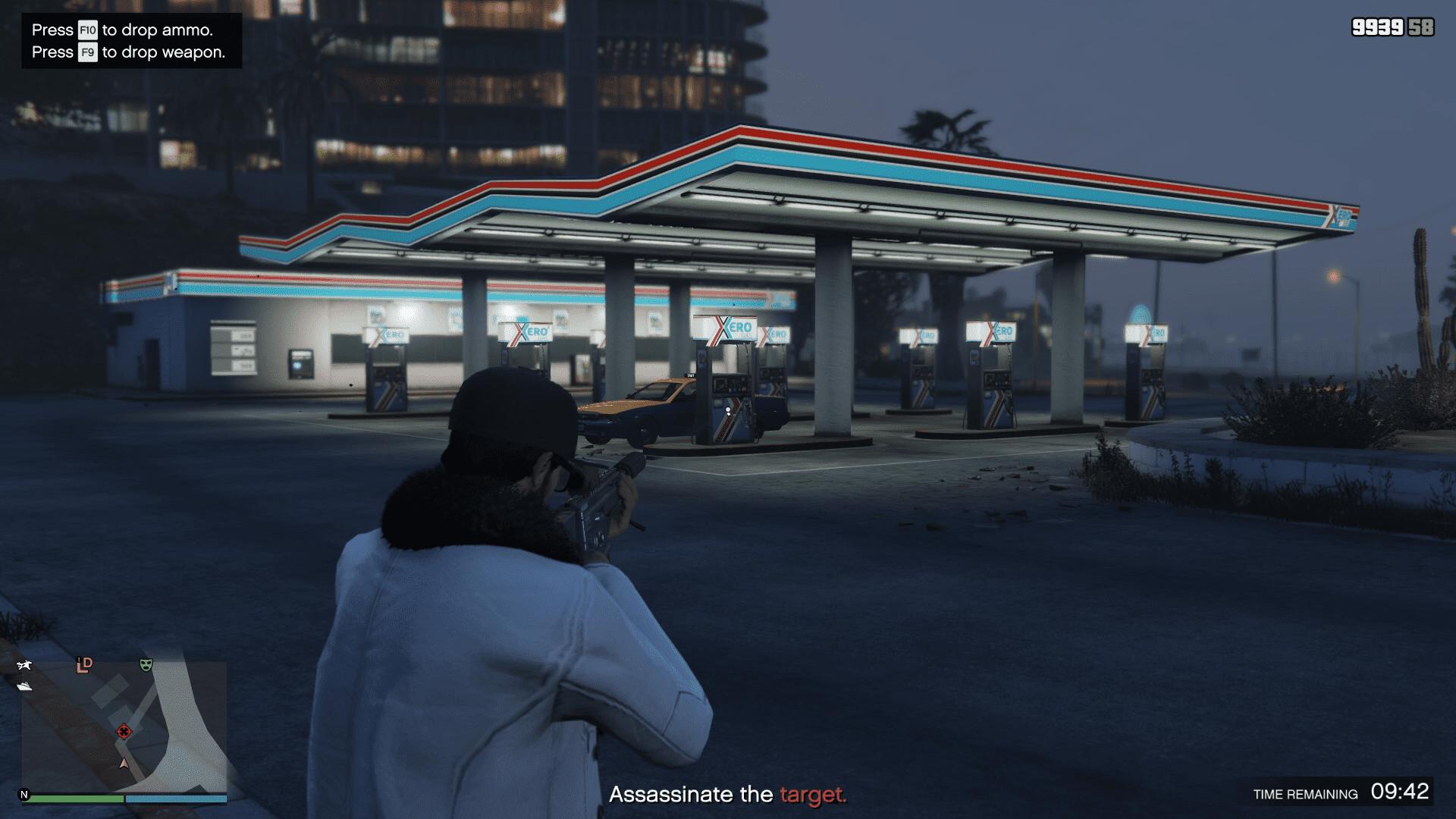Click the Press F10 to drop ammo prompt
This screenshot has height=819, width=1456.
123,31
